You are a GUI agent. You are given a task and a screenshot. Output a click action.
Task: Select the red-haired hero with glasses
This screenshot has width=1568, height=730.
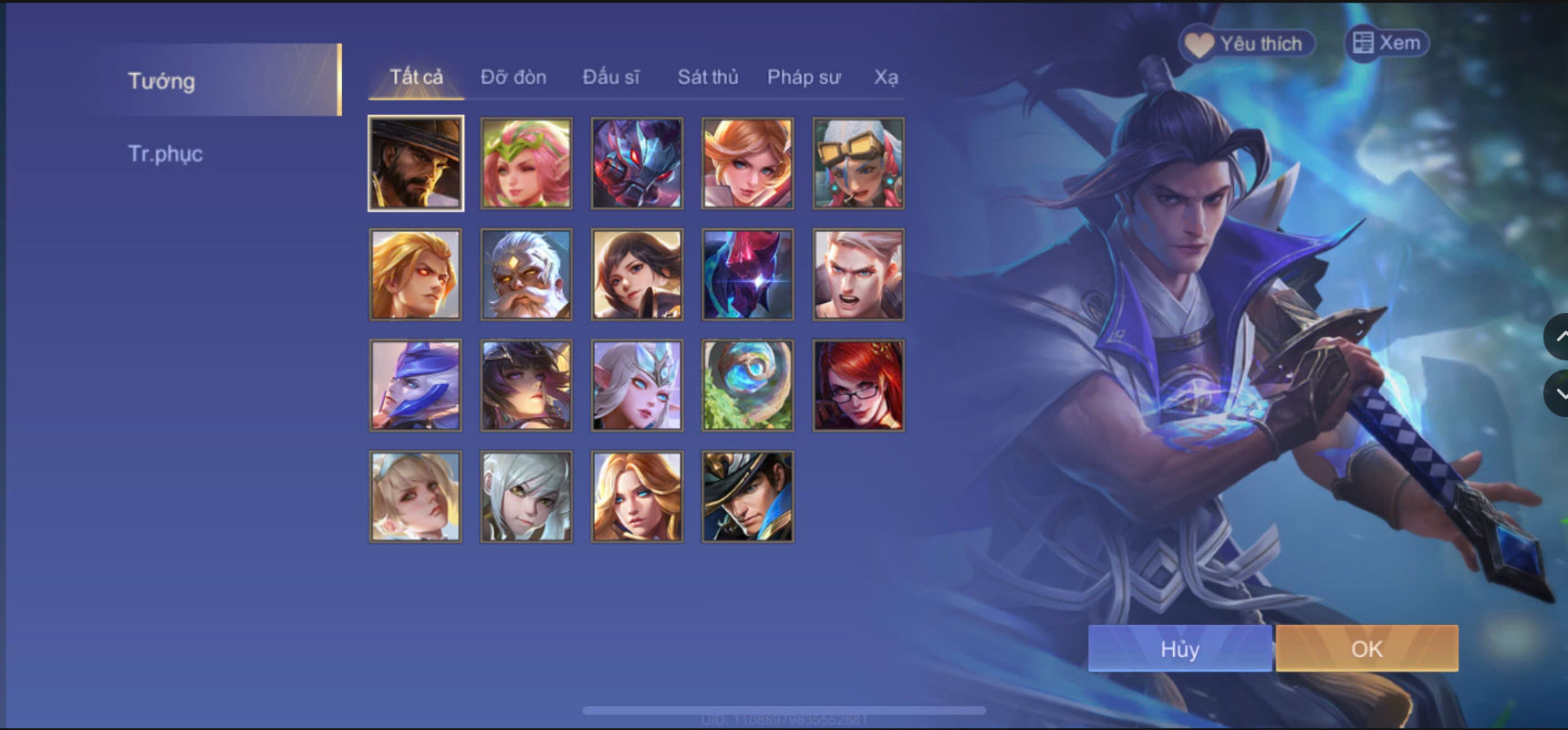coord(857,385)
